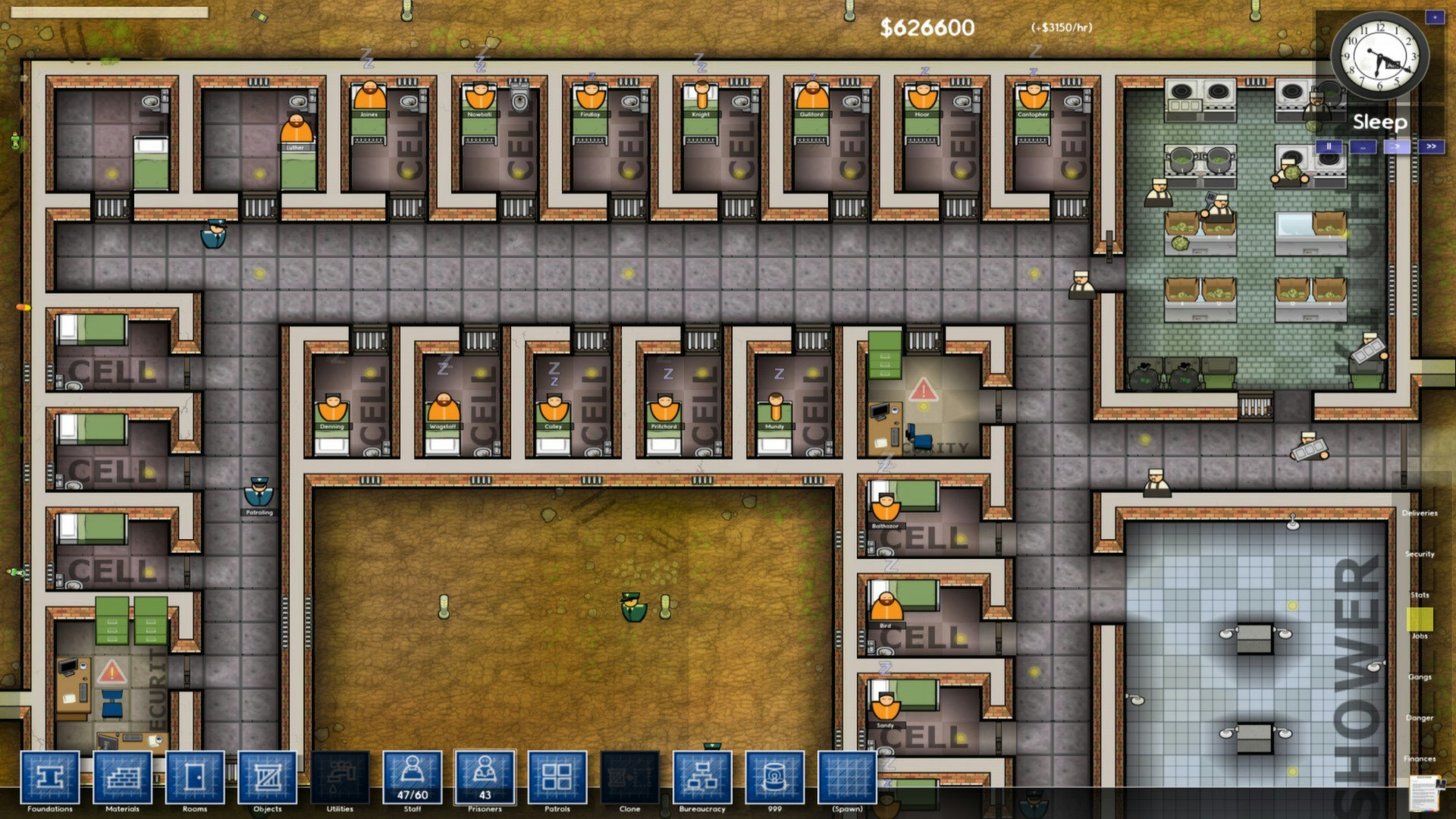This screenshot has width=1456, height=819.
Task: Open the Stats tab
Action: (x=1420, y=595)
